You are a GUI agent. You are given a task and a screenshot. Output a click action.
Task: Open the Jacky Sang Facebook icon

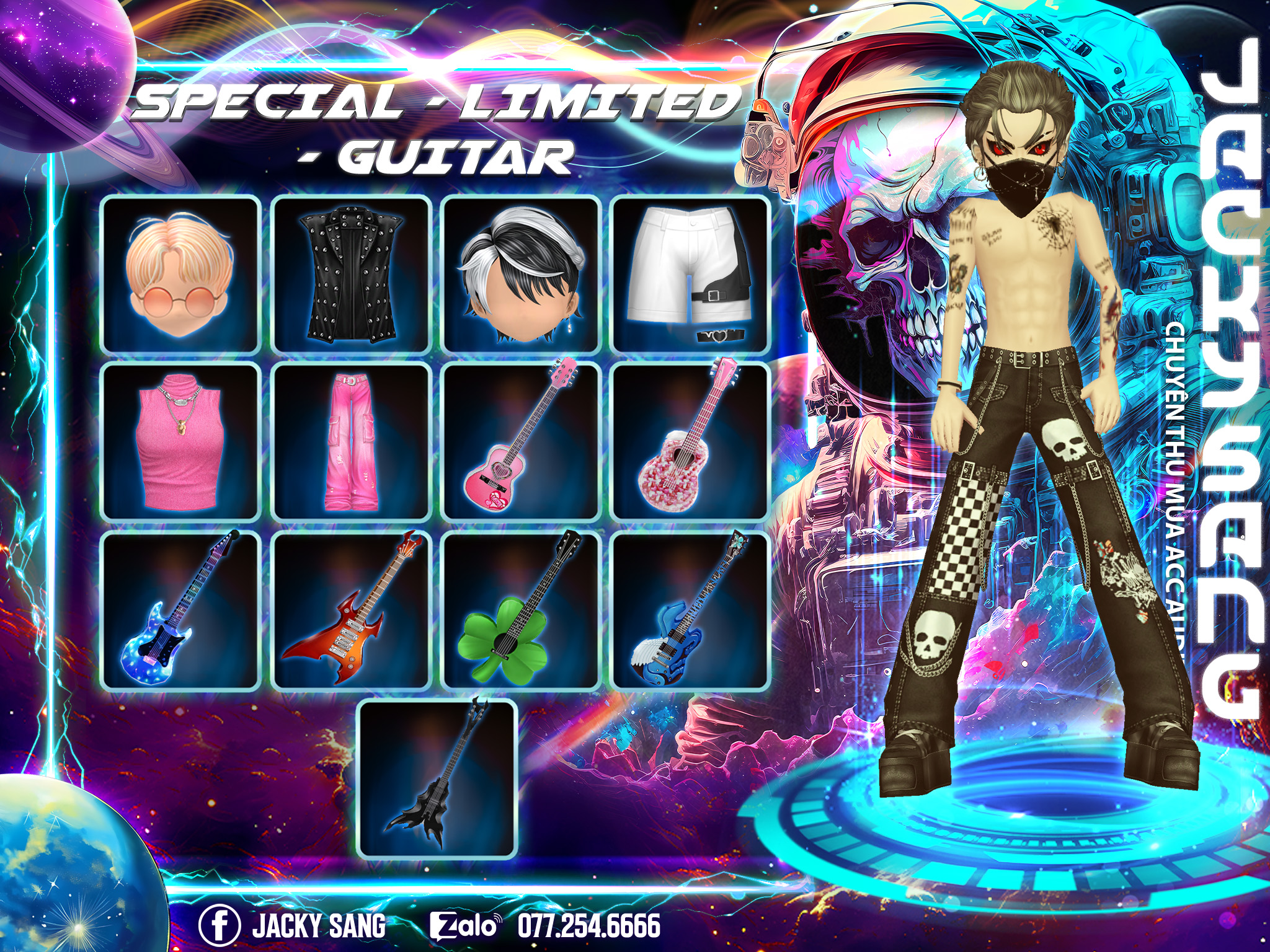[219, 925]
